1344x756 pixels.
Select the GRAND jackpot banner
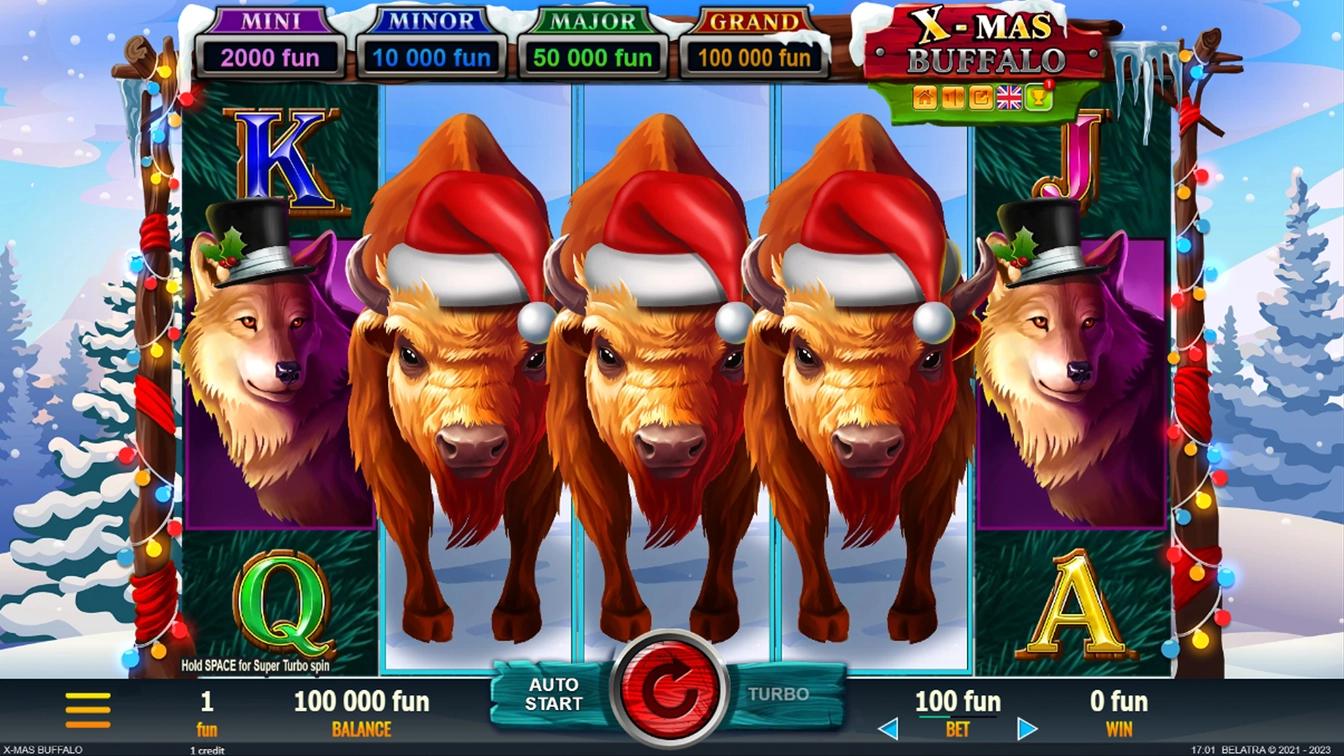[753, 40]
